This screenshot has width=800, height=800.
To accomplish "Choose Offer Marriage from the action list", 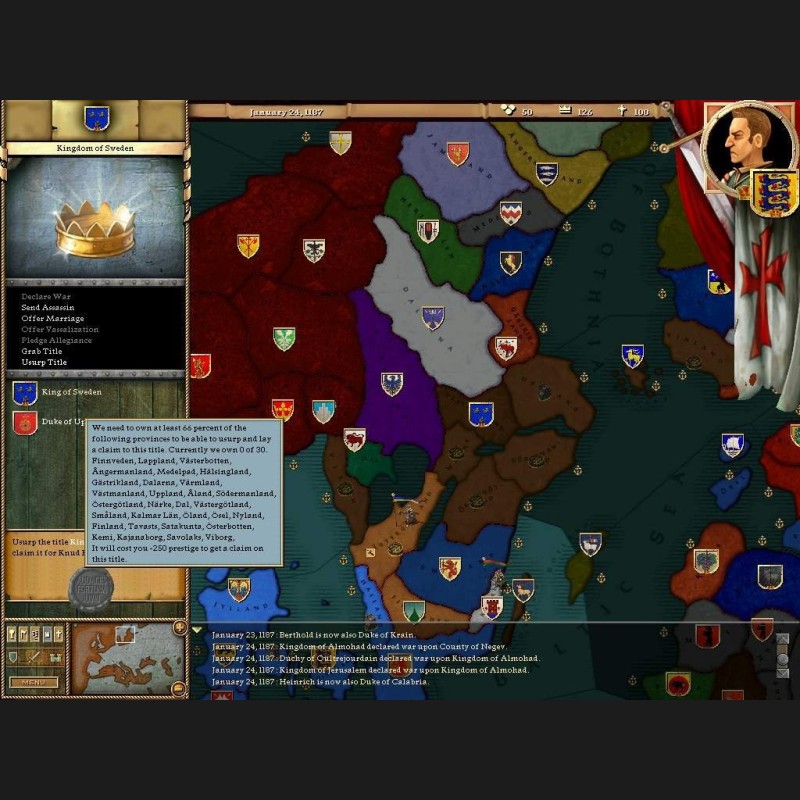I will pos(53,318).
